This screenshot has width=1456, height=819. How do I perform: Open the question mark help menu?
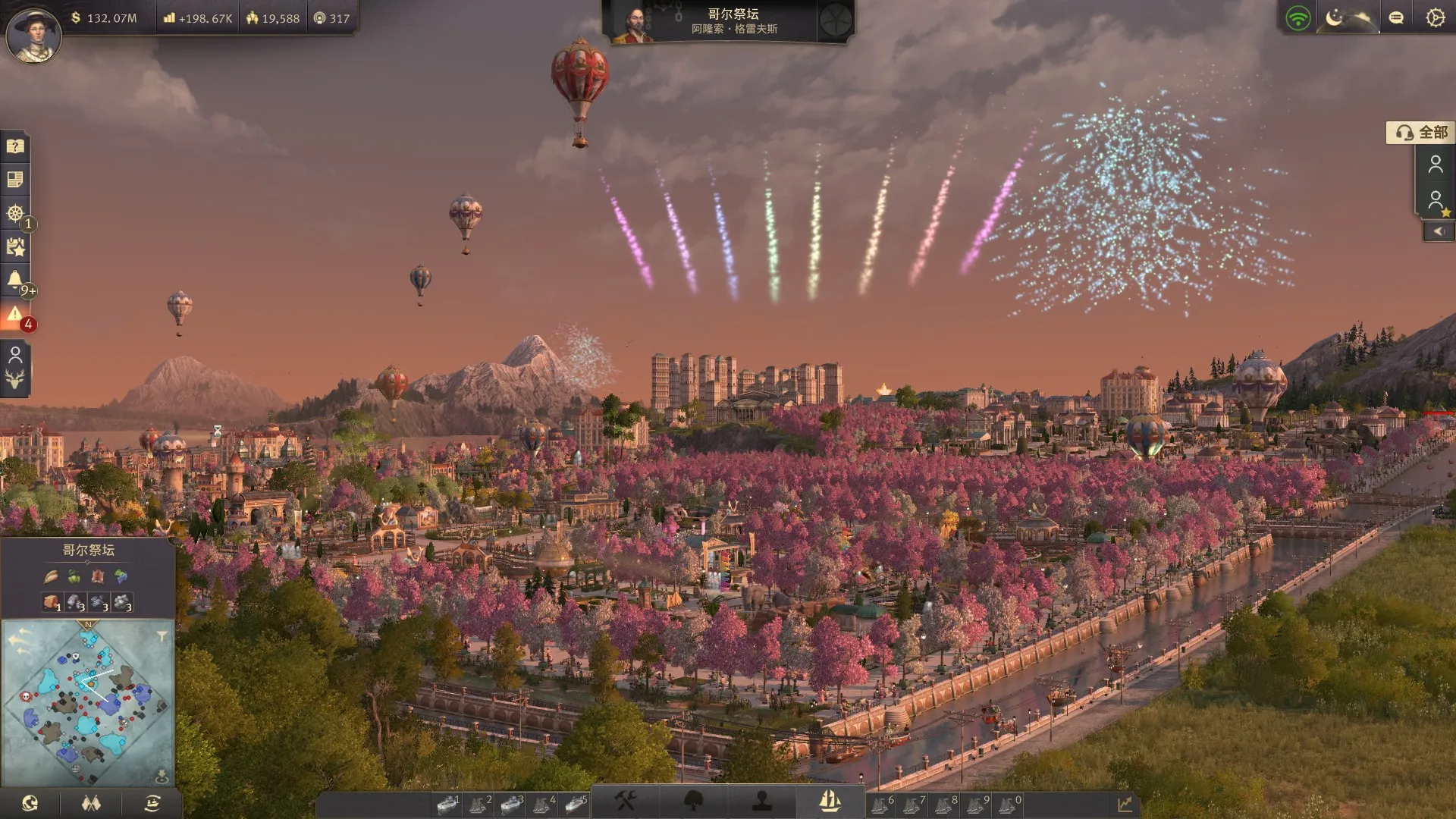point(15,146)
